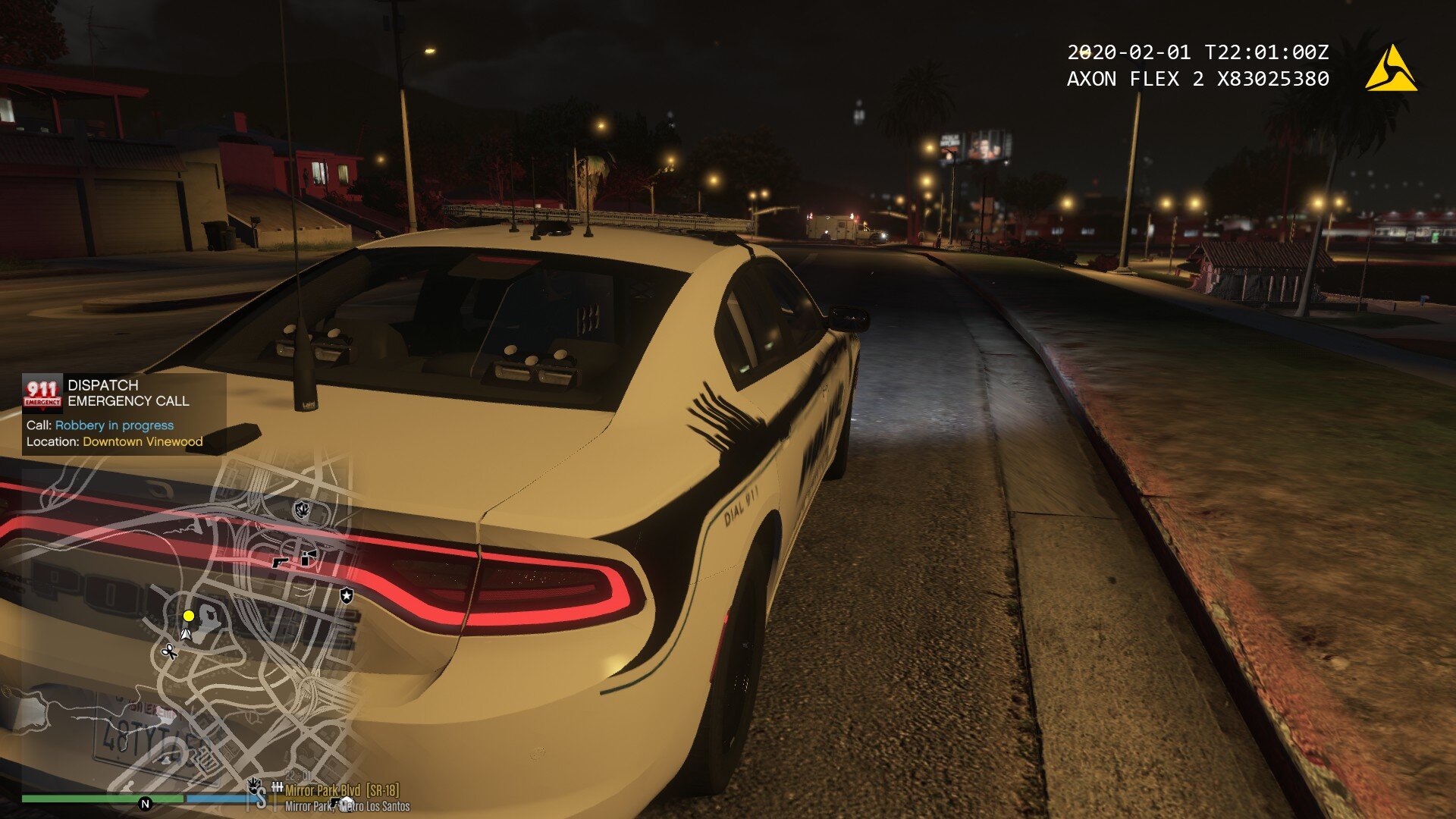Click the 911 emergency badge icon
The height and width of the screenshot is (819, 1456).
point(42,393)
